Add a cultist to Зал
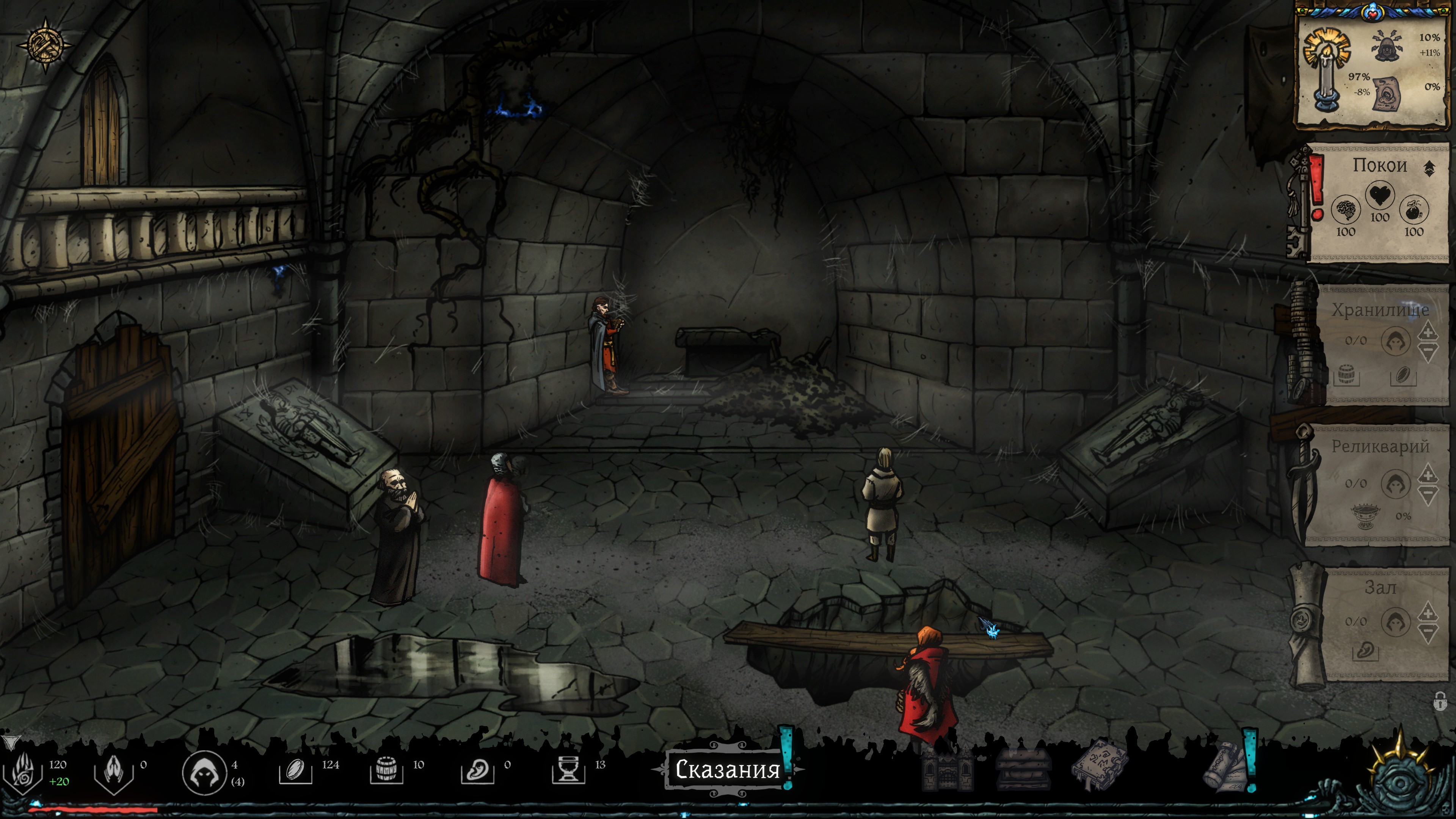Viewport: 1456px width, 819px height. click(x=1428, y=613)
